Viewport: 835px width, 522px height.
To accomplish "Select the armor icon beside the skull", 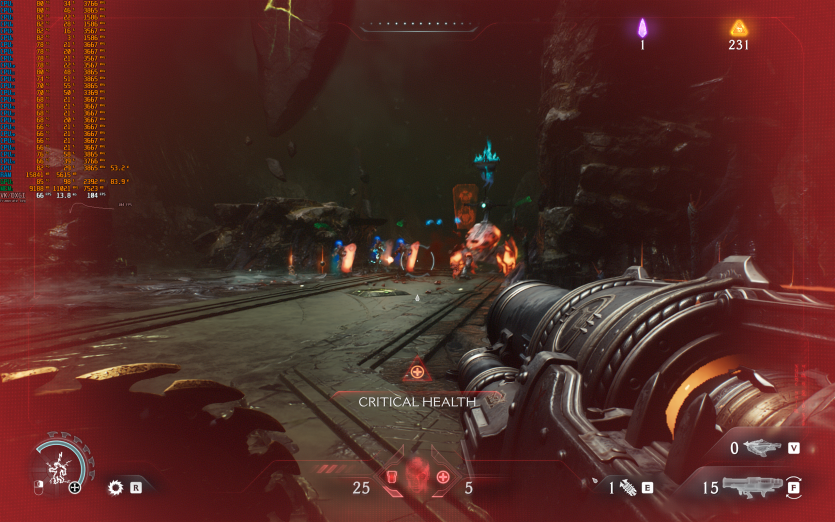I will pos(391,476).
